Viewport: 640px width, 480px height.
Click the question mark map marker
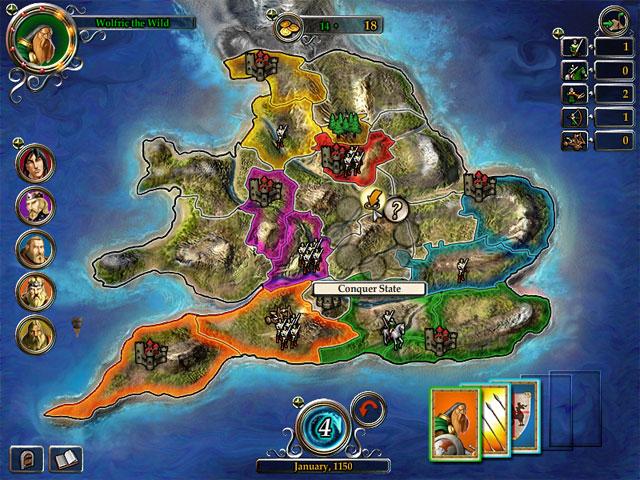pos(397,210)
